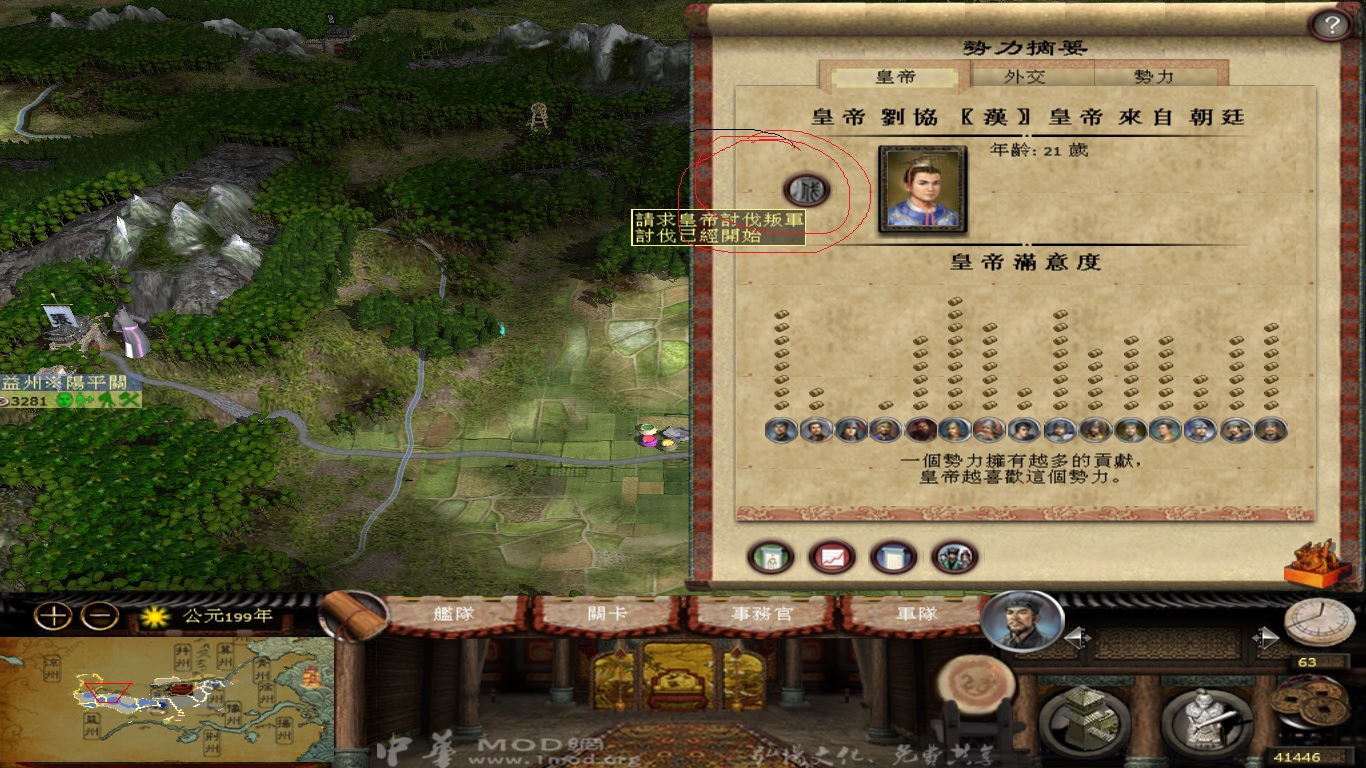1366x768 pixels.
Task: Open the red line graph rankings icon
Action: (831, 558)
